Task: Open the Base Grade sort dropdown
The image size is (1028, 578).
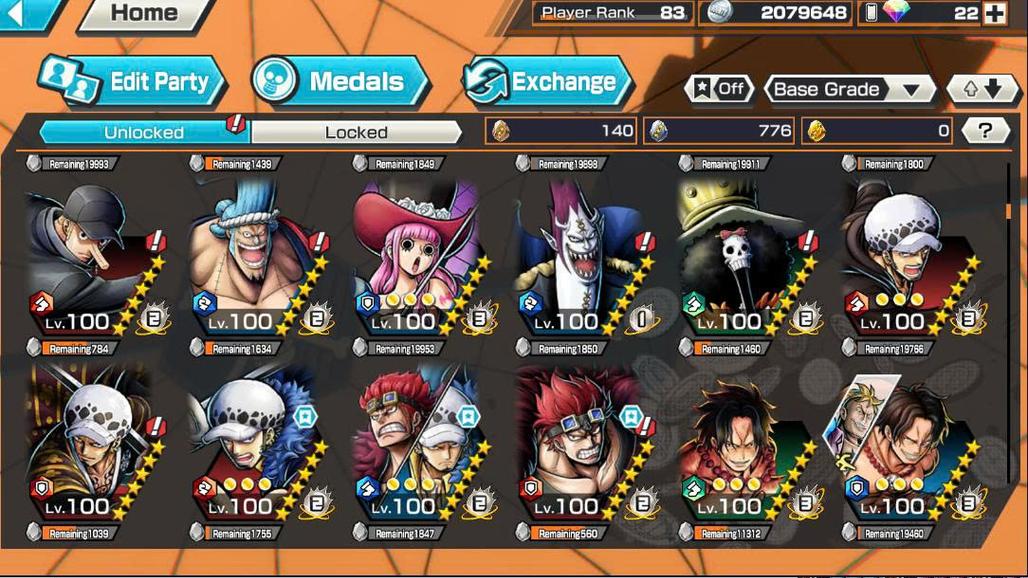Action: [x=848, y=89]
